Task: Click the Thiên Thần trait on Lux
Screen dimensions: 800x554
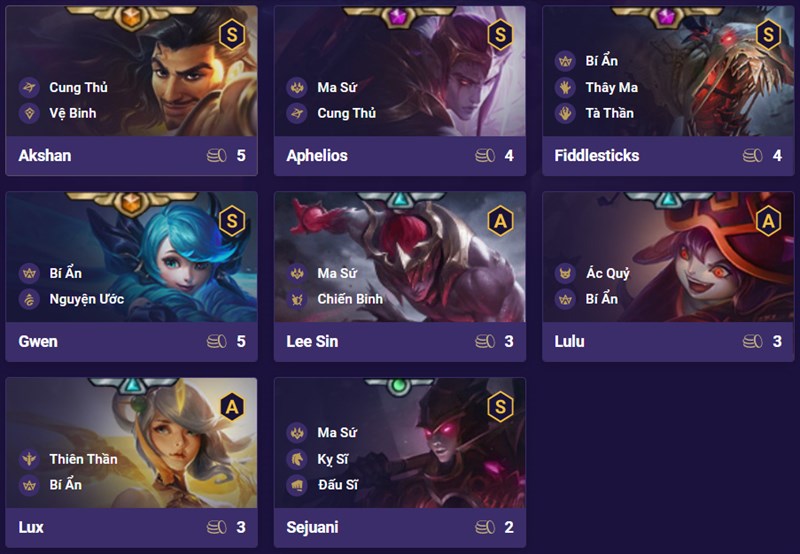Action: point(82,459)
